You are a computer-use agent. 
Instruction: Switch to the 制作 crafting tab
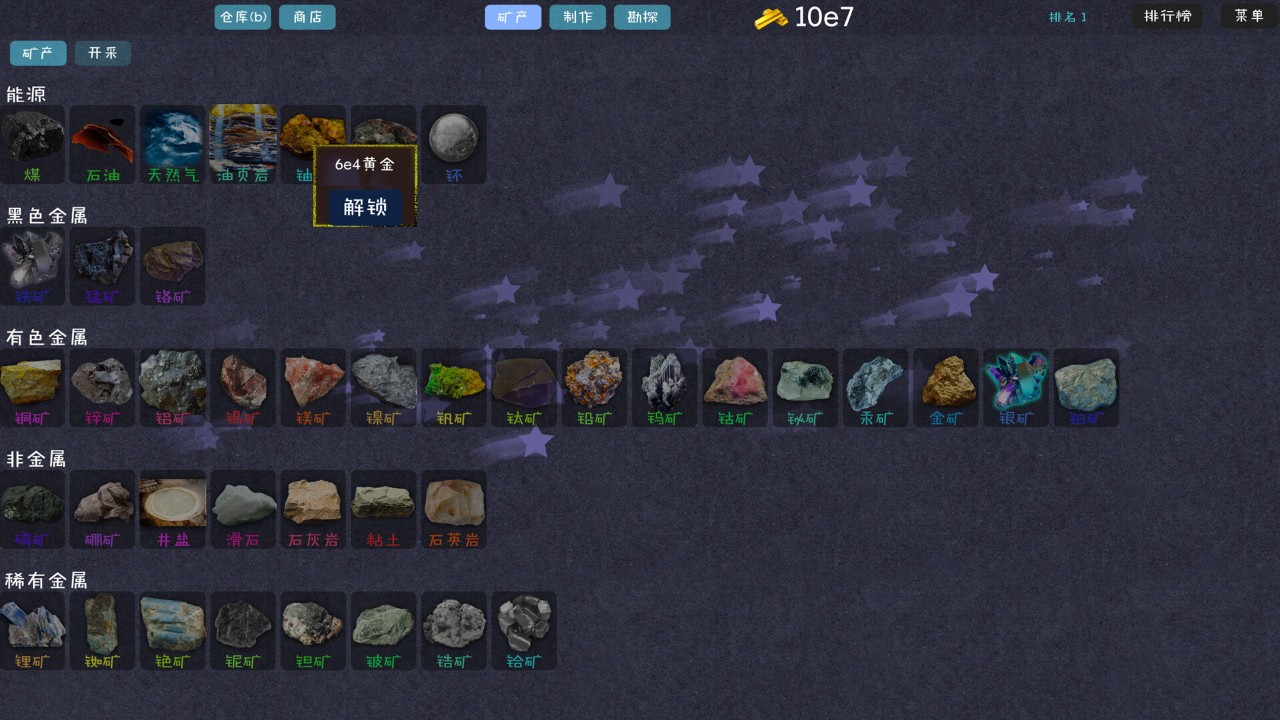(577, 17)
